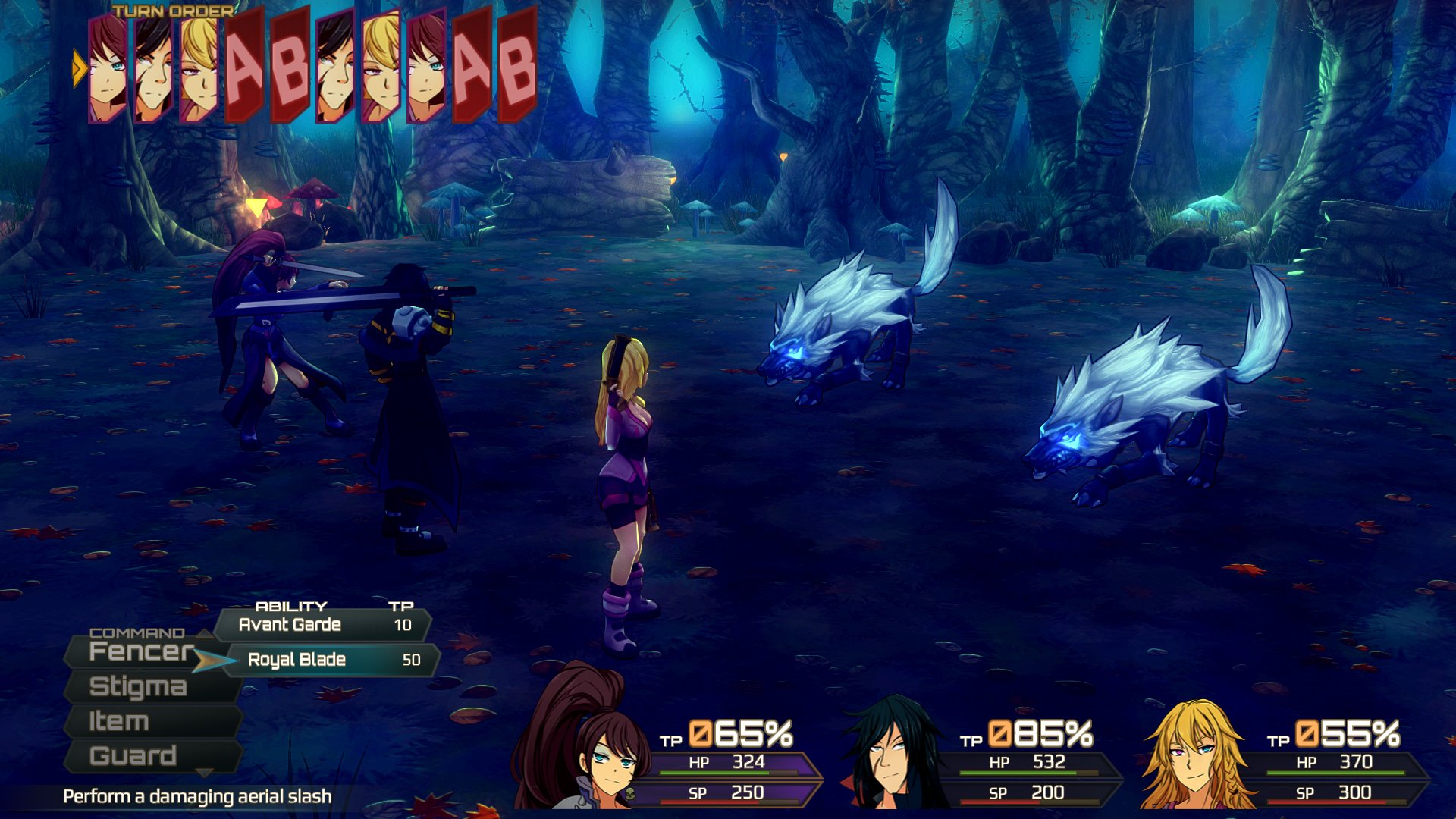Select the Guard command
This screenshot has height=819, width=1456.
(x=133, y=756)
